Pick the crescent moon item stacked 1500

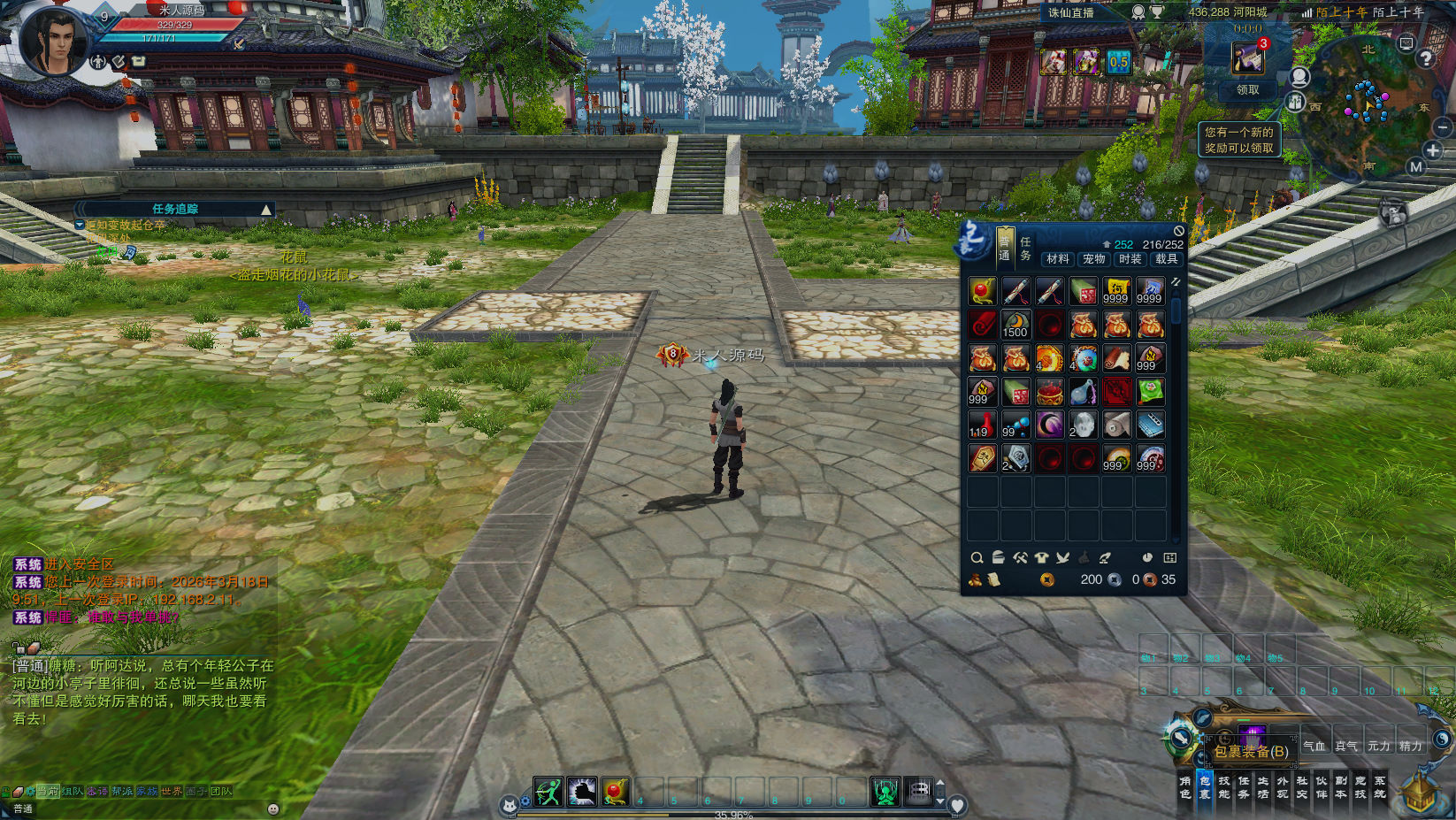[x=1015, y=325]
